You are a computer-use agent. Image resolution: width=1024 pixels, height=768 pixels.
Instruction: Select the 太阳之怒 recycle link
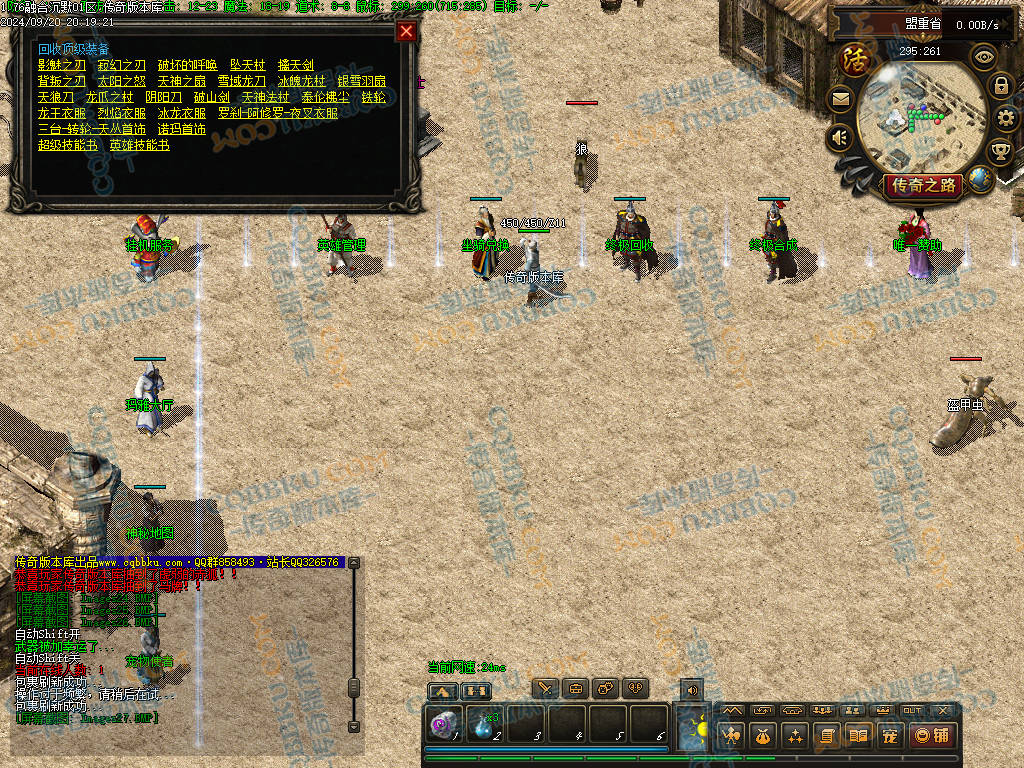click(x=122, y=81)
